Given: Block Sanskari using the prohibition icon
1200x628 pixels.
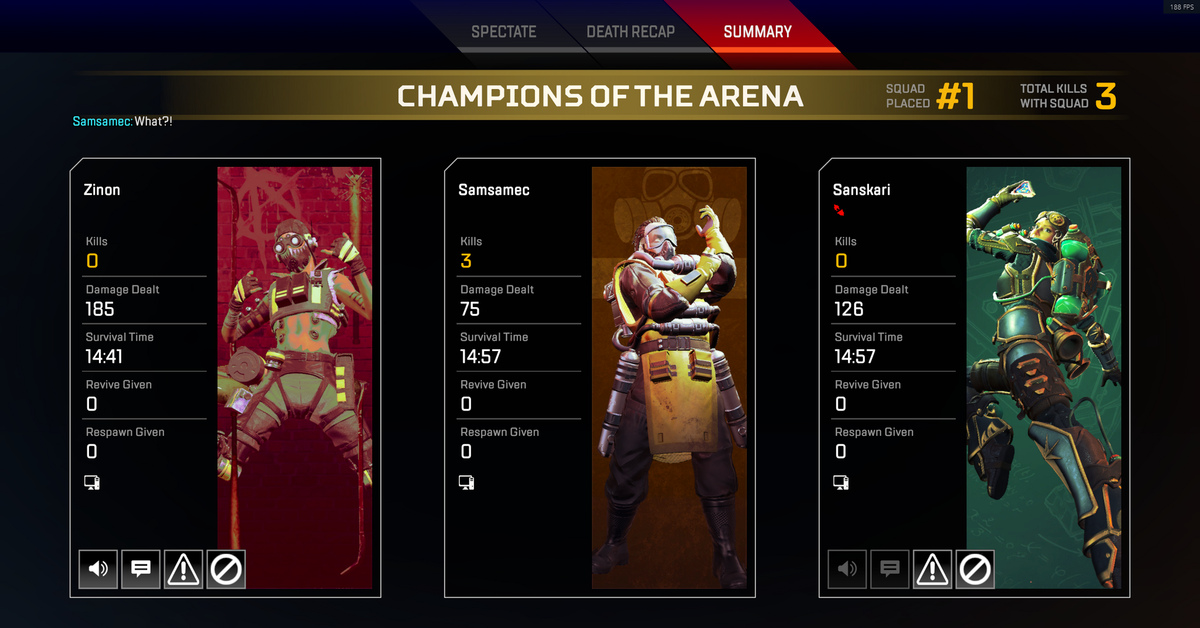Looking at the screenshot, I should pyautogui.click(x=975, y=569).
